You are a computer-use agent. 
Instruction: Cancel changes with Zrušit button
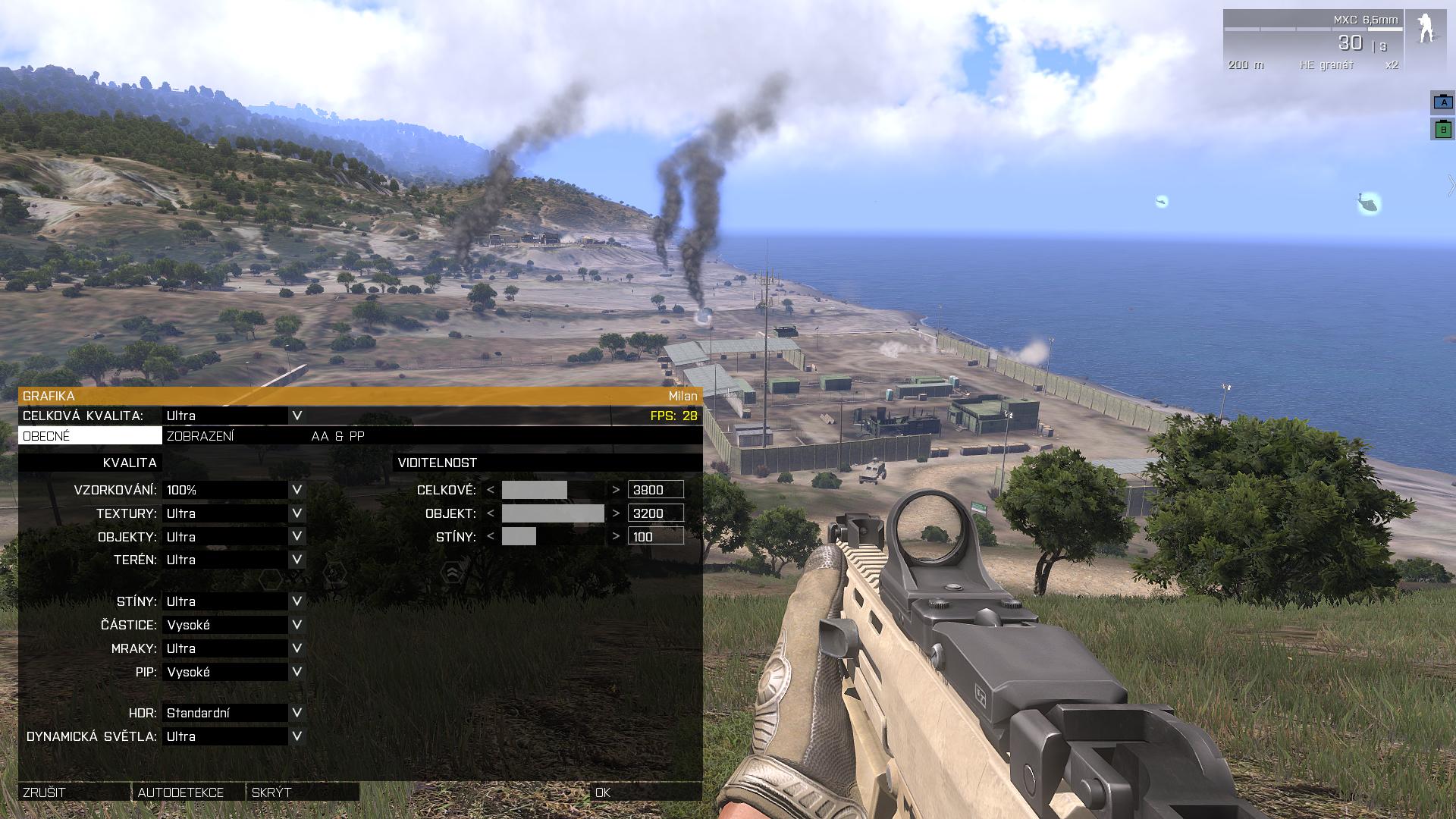coord(74,792)
